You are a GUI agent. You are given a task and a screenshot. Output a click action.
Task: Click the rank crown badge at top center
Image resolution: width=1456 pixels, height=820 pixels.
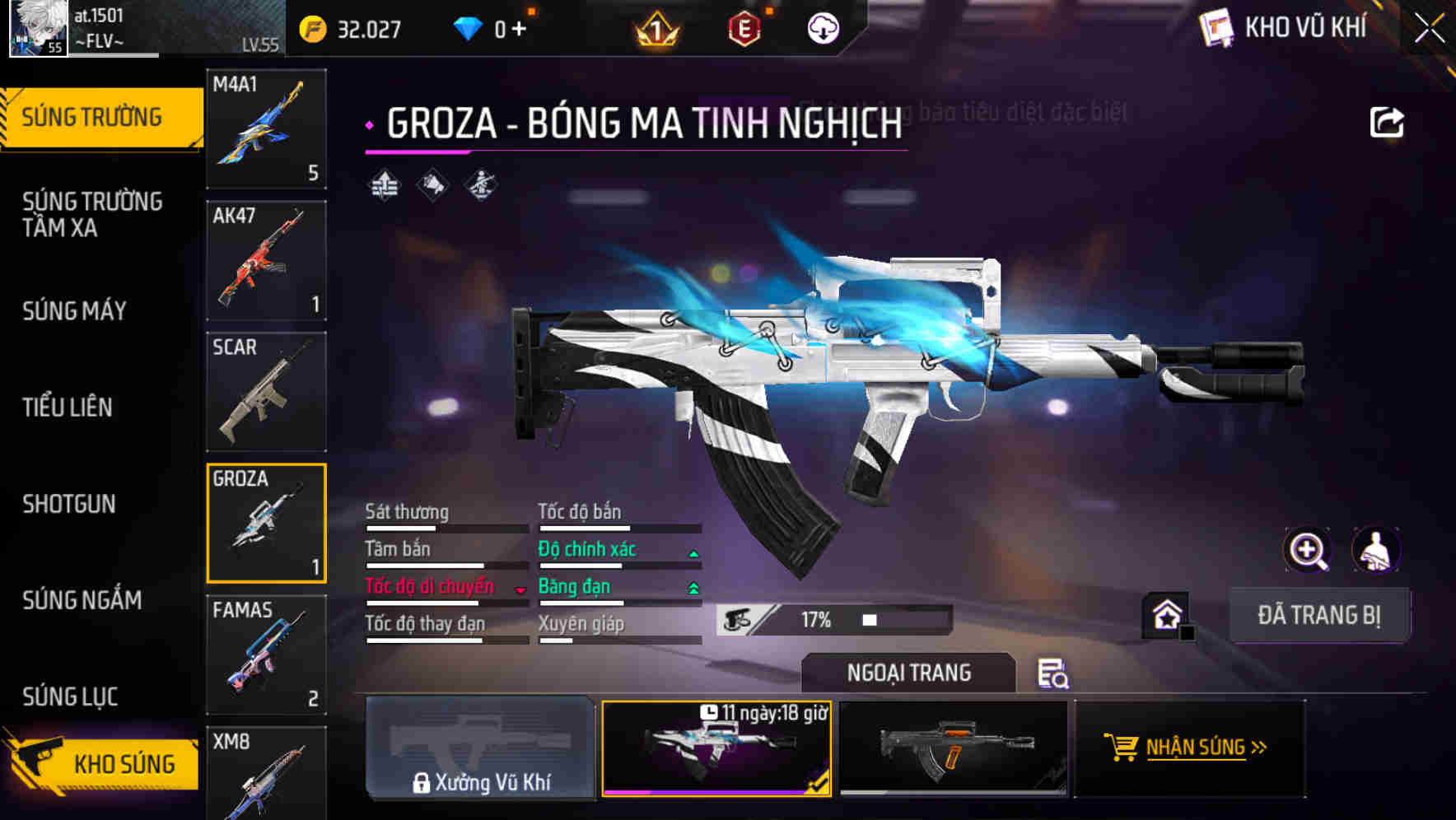point(655,29)
